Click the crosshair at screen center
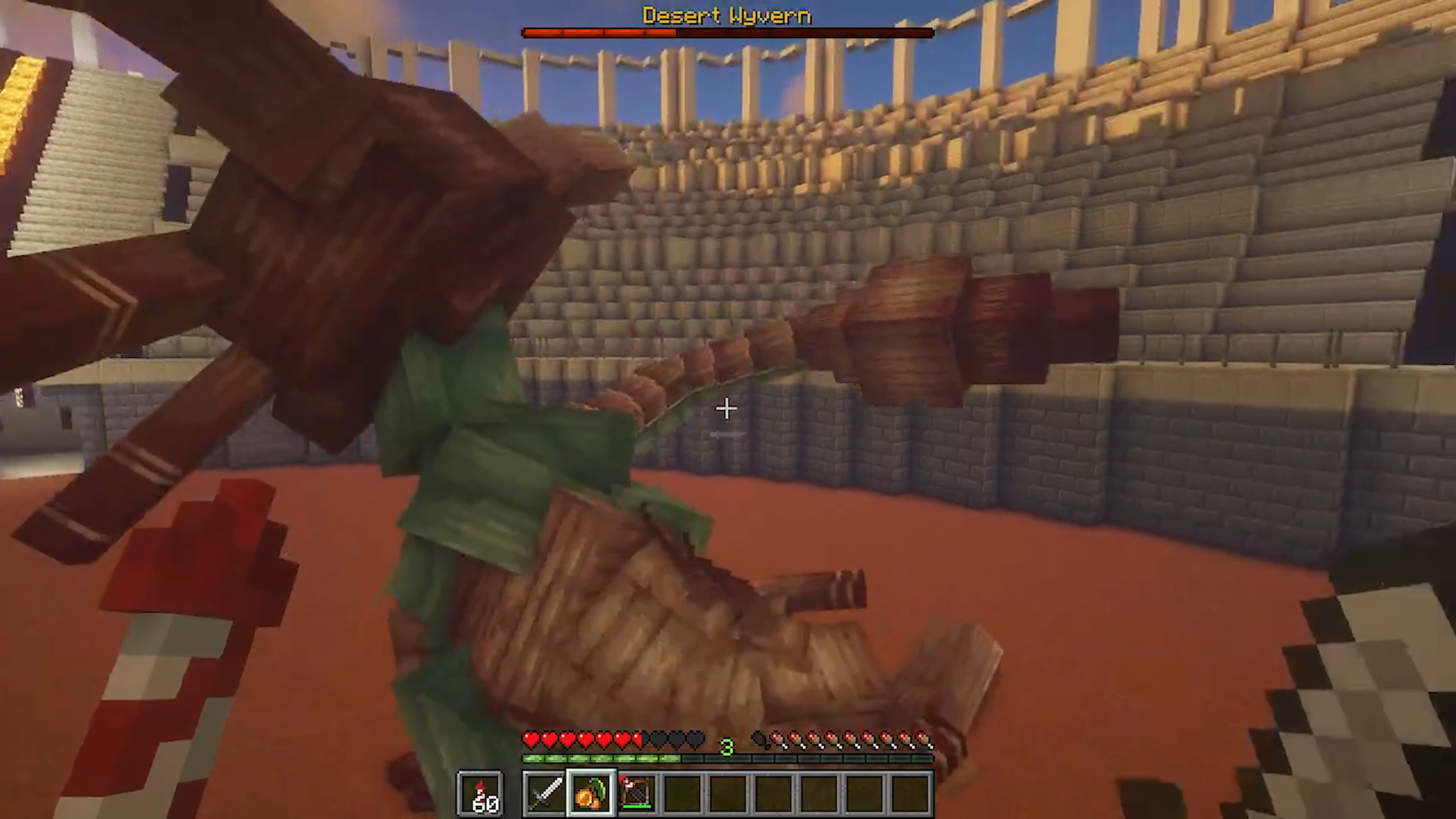The width and height of the screenshot is (1456, 819). [726, 409]
